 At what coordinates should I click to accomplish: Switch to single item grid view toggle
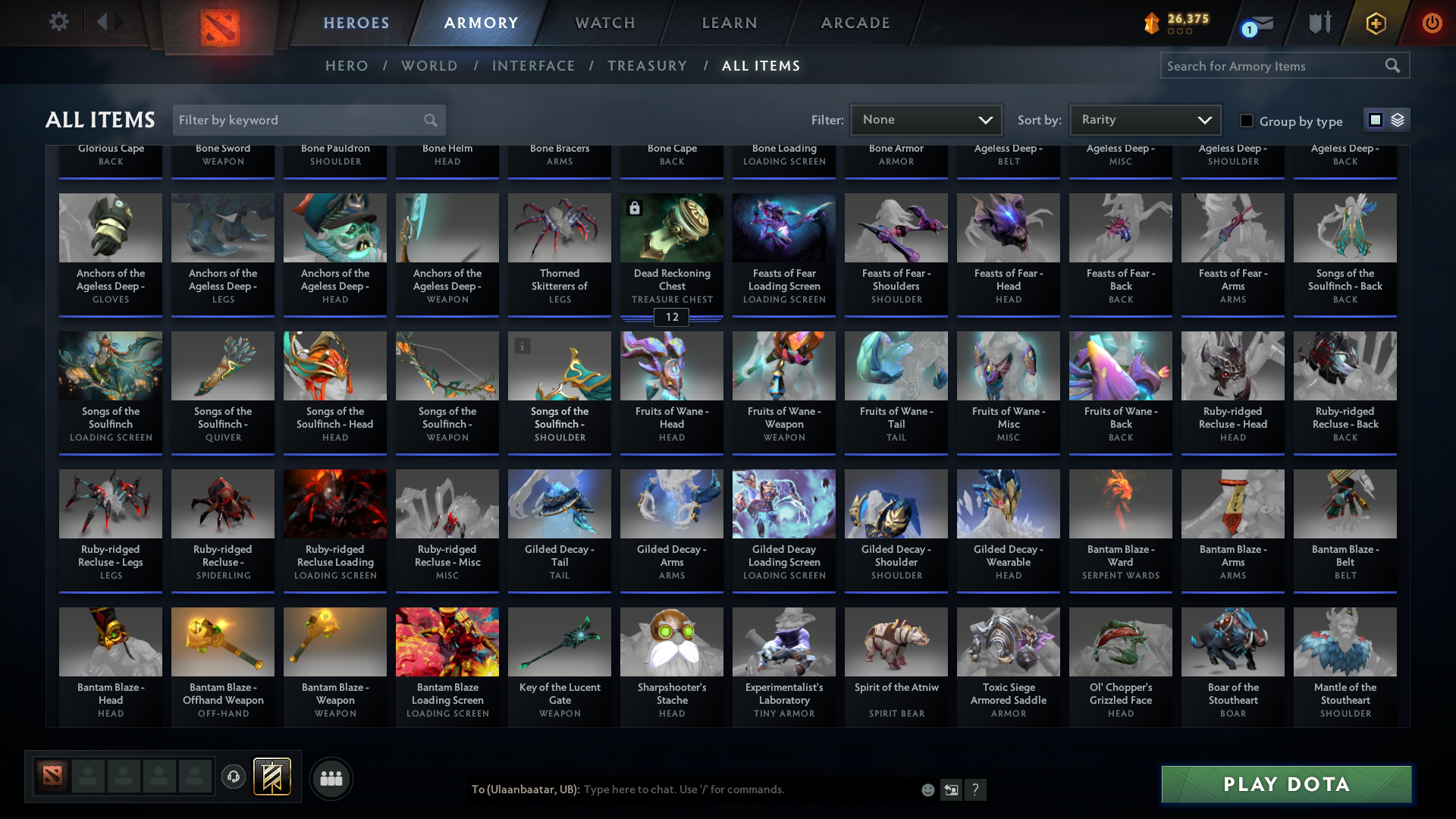pos(1375,119)
